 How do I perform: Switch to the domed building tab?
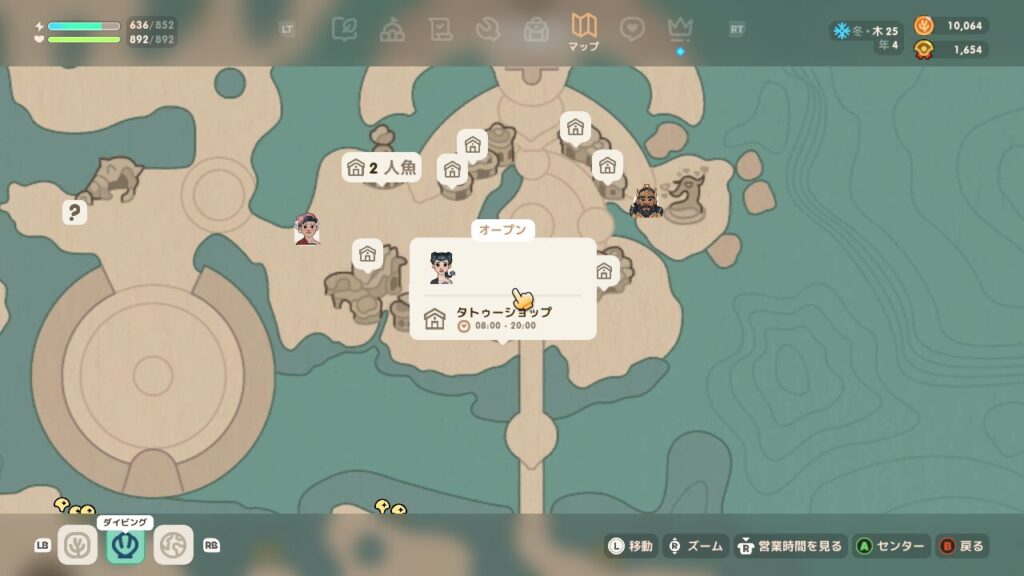pyautogui.click(x=392, y=29)
